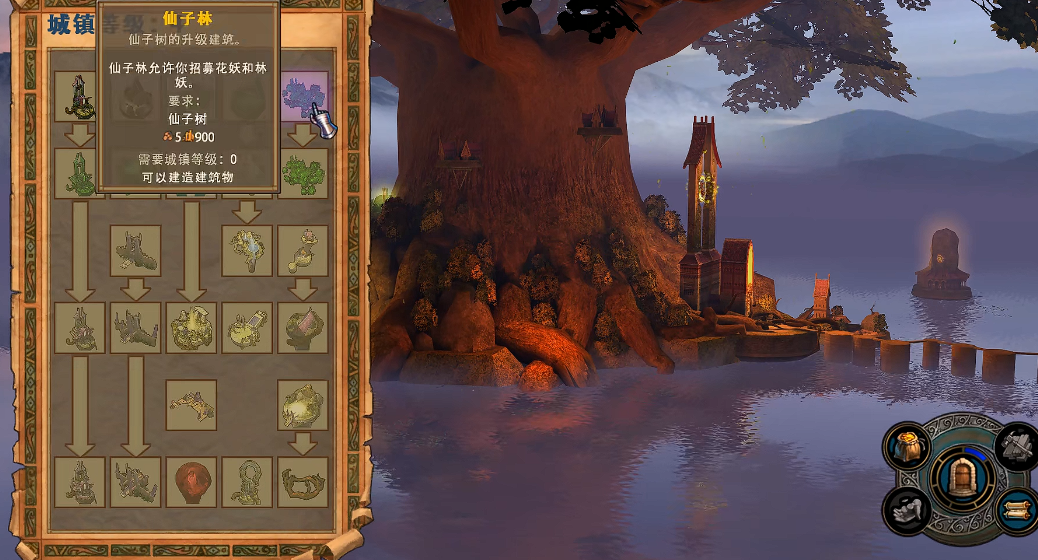
Task: Pick the pink crystal building icon
Action: click(303, 328)
